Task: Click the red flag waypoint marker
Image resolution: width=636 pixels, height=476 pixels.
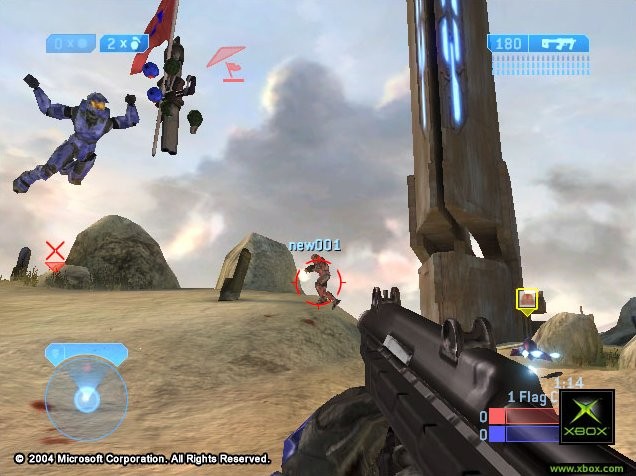Action: 227,61
